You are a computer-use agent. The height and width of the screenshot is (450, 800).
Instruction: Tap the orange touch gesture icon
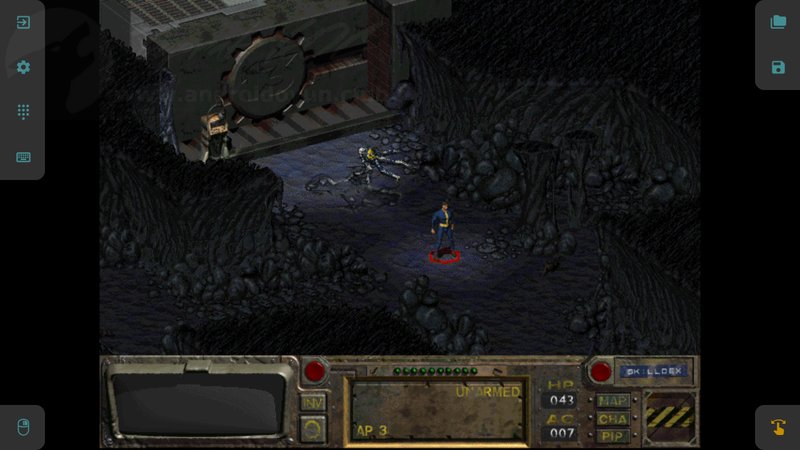778,427
